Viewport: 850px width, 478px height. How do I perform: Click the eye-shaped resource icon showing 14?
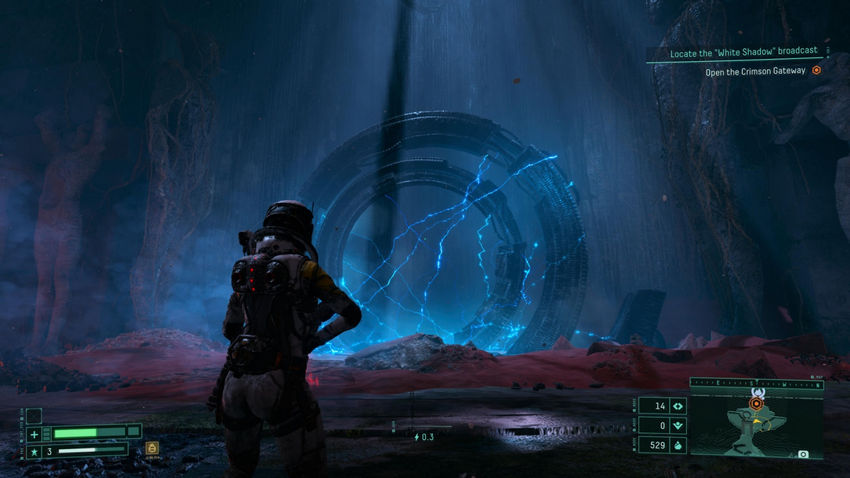[x=679, y=406]
